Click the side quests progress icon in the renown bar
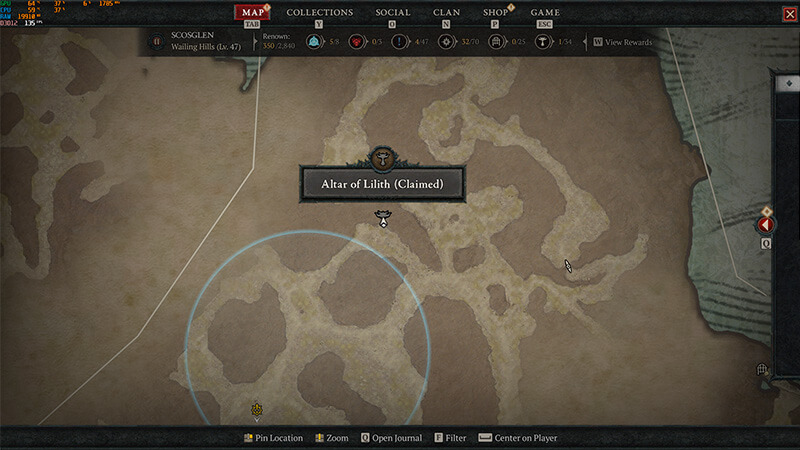Screen dimensions: 800x450 tap(400, 42)
